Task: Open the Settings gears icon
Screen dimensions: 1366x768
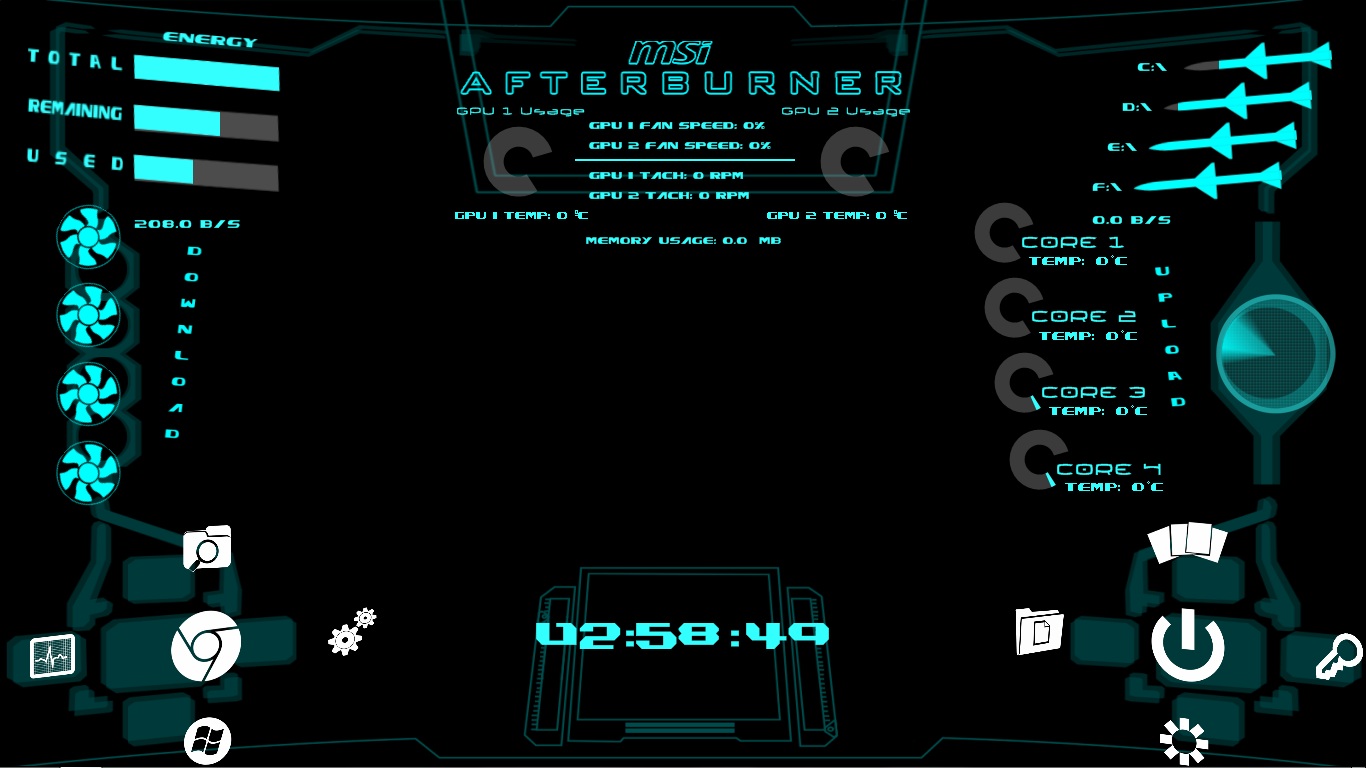Action: 350,630
